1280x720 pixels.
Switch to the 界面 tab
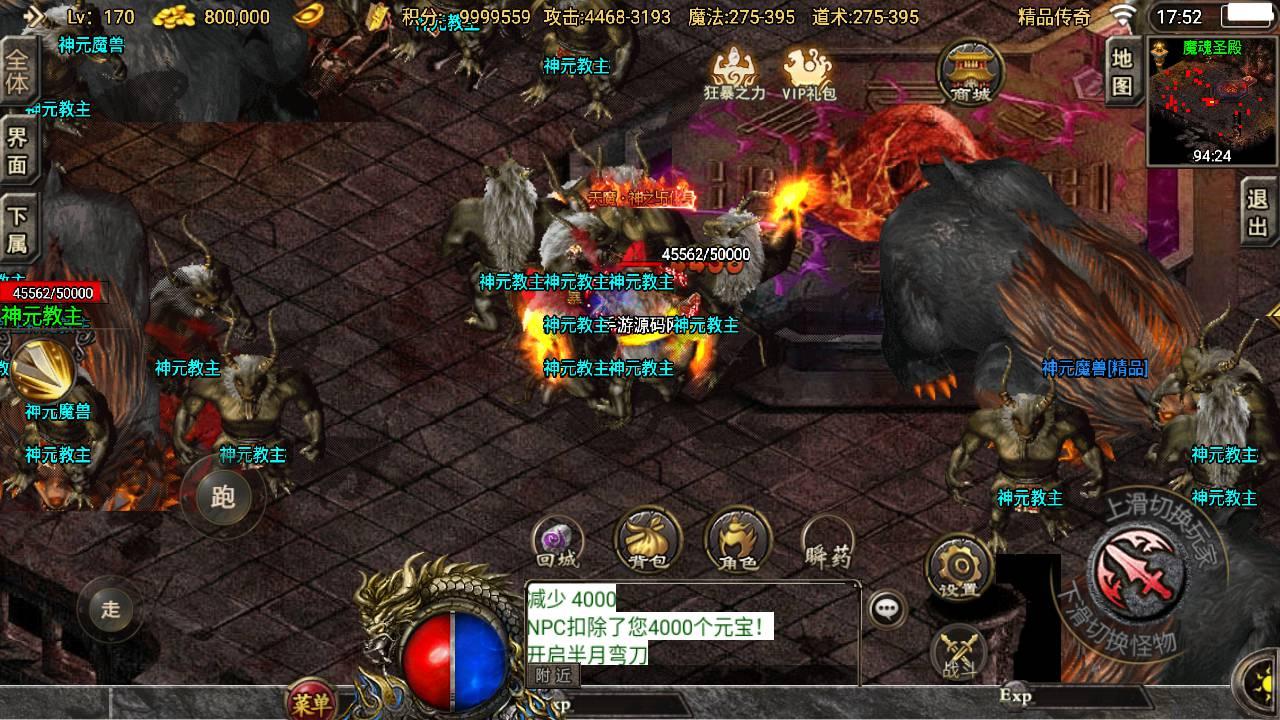pyautogui.click(x=18, y=150)
